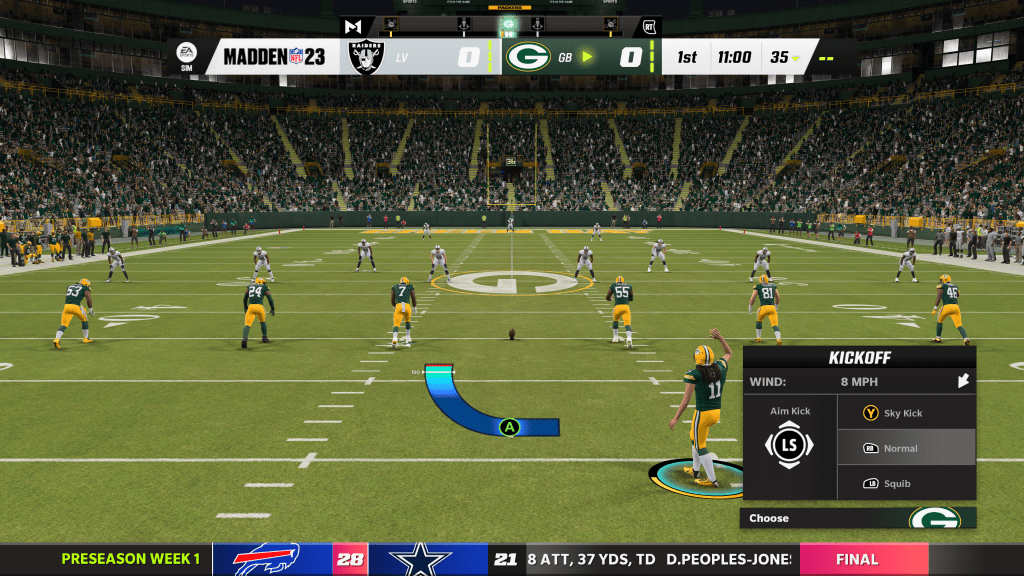1024x576 pixels.
Task: Select the Sky Kick option
Action: click(904, 413)
